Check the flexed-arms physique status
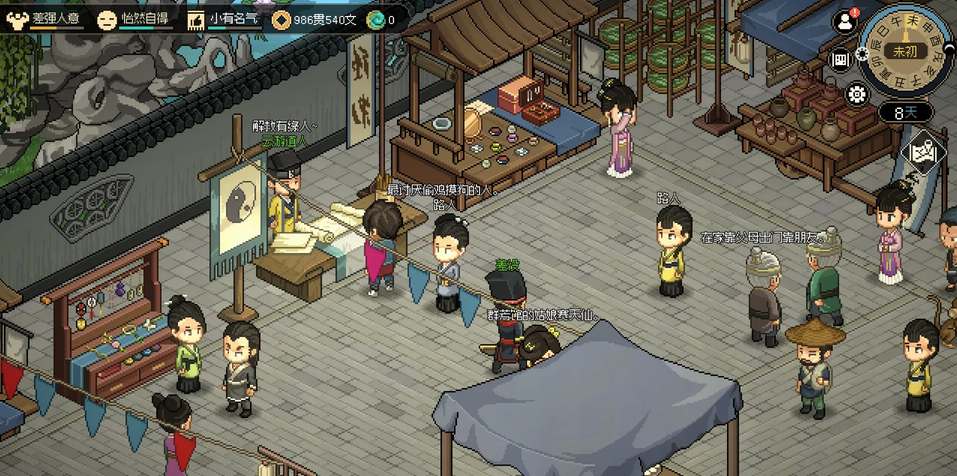This screenshot has width=957, height=476. [x=15, y=19]
